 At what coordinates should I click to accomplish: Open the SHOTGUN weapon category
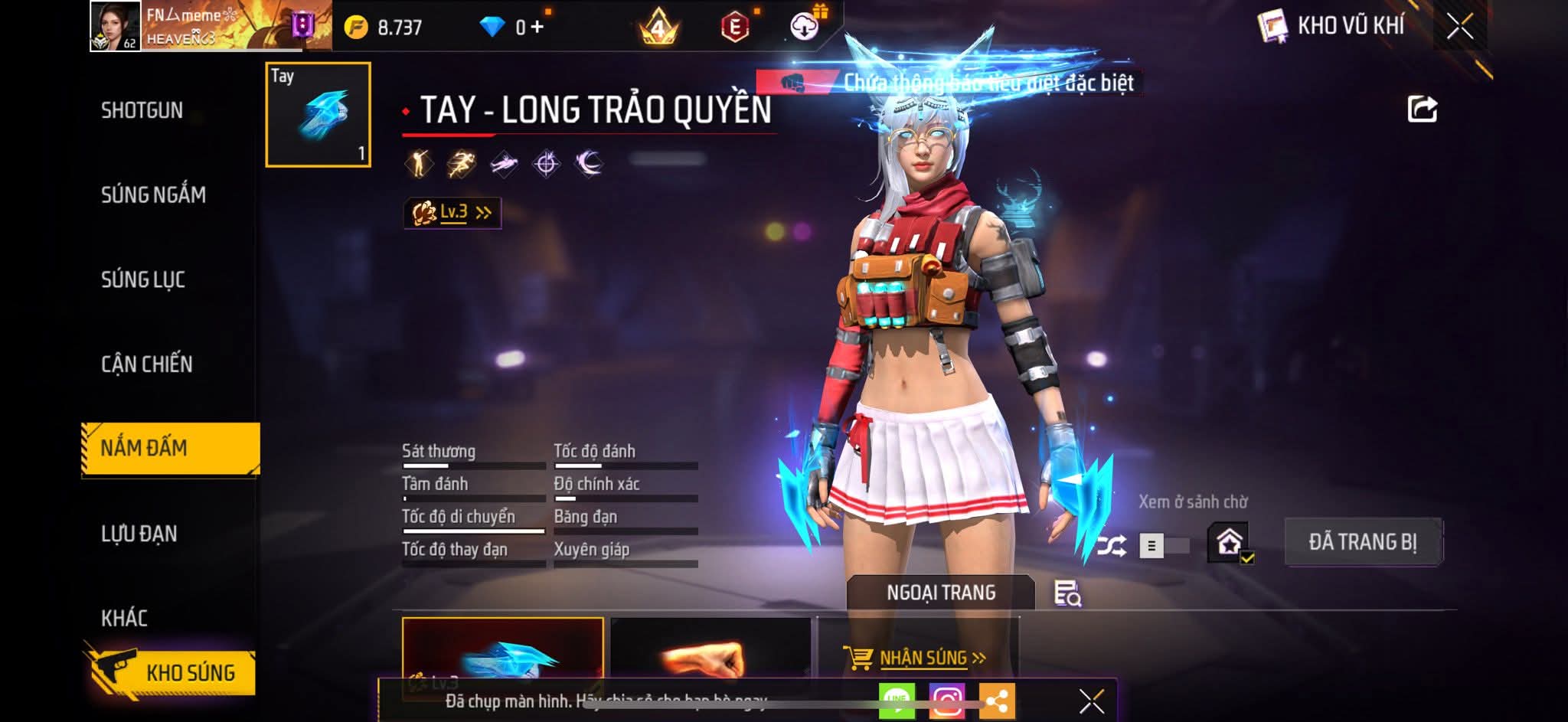click(142, 110)
